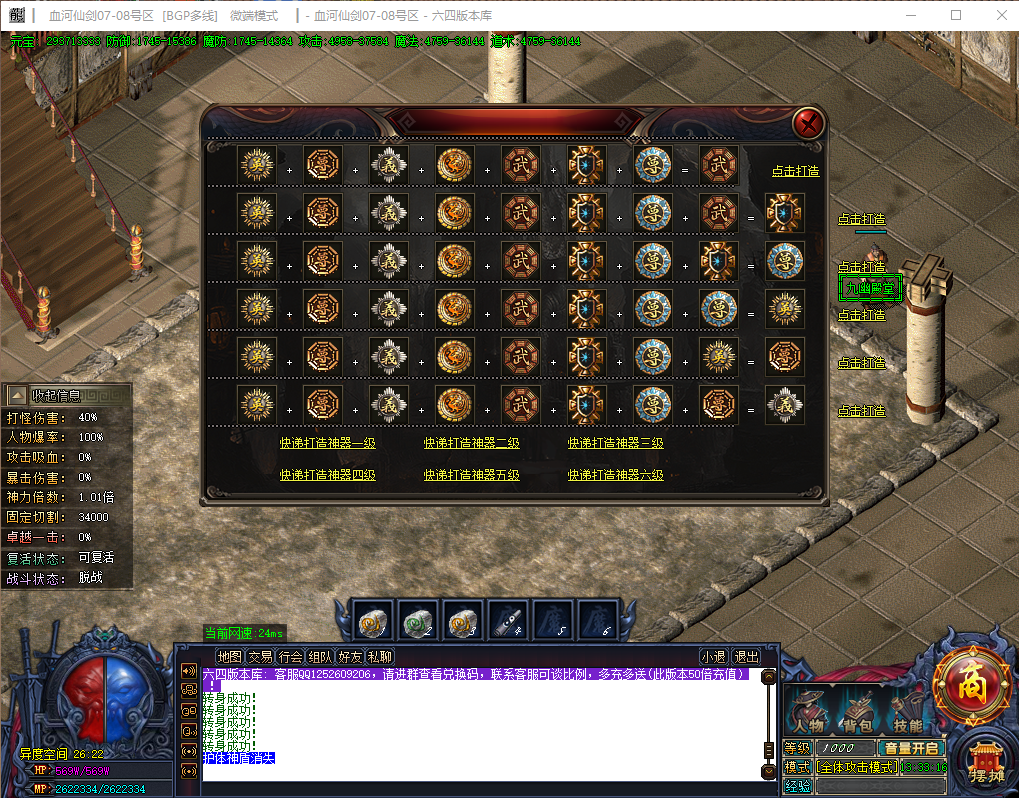The image size is (1019, 798).
Task: Toggle the 音量开启 sound button
Action: tap(910, 748)
